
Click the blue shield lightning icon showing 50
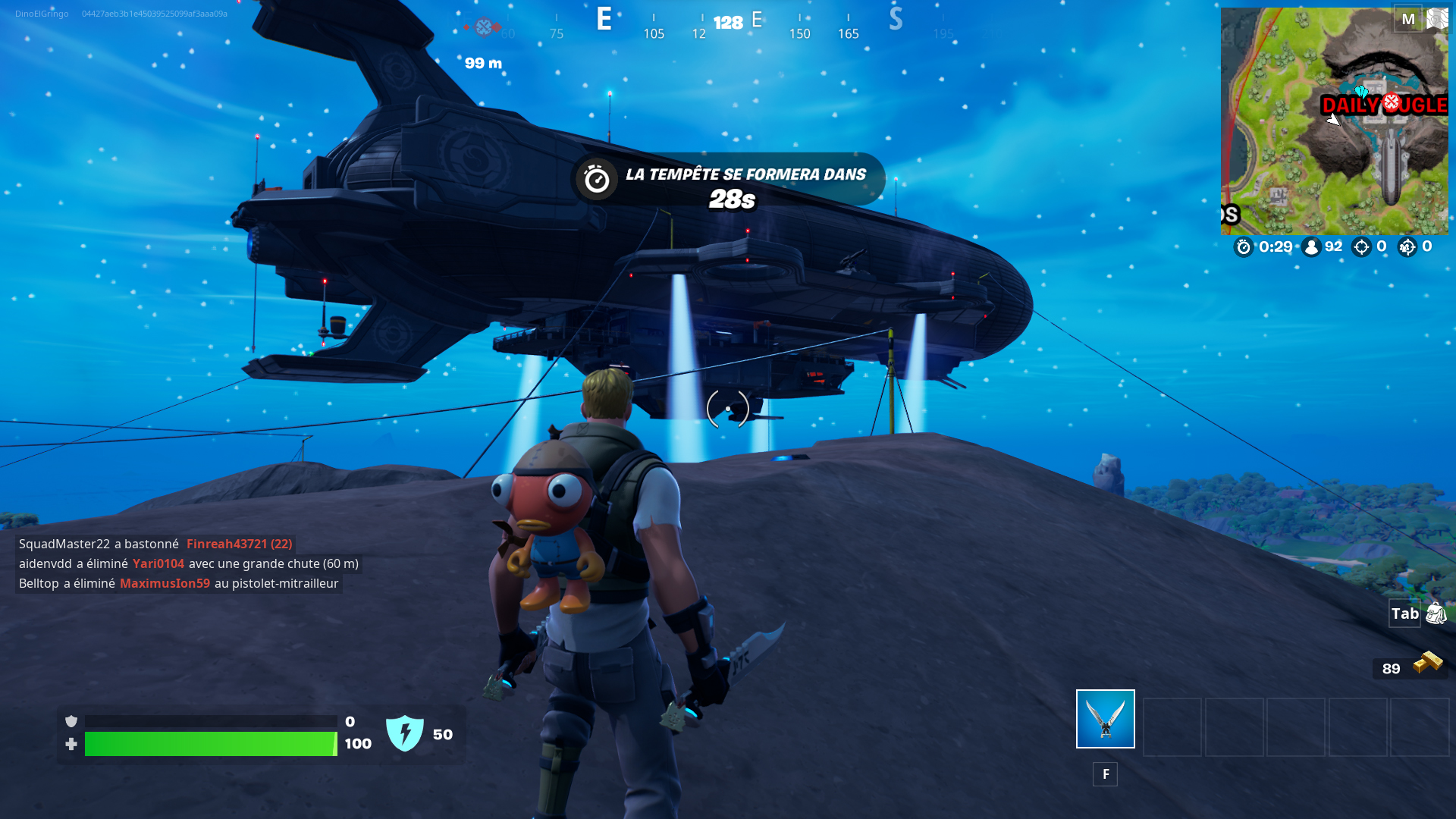[406, 733]
